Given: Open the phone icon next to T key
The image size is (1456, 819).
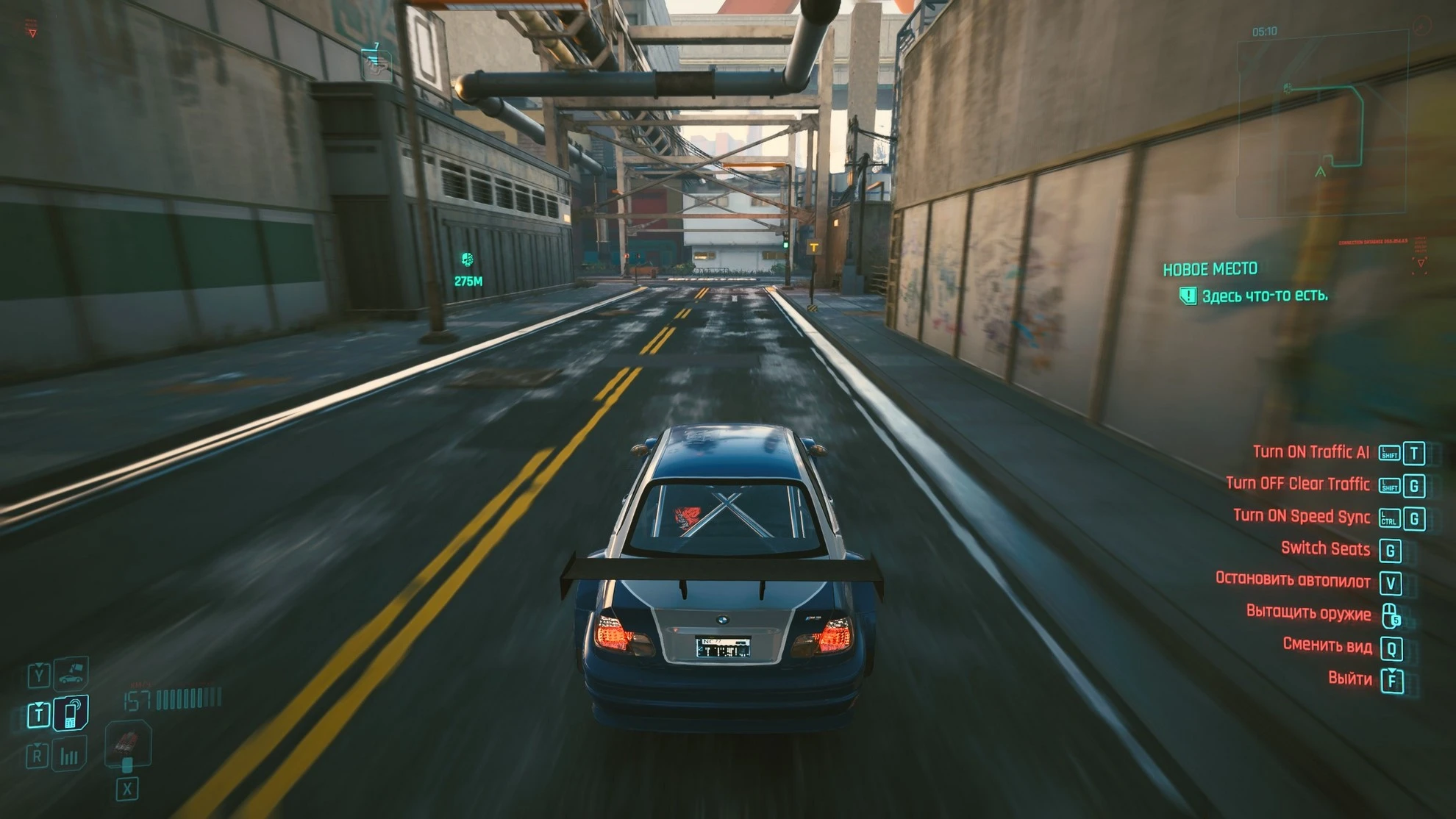Looking at the screenshot, I should pos(71,714).
